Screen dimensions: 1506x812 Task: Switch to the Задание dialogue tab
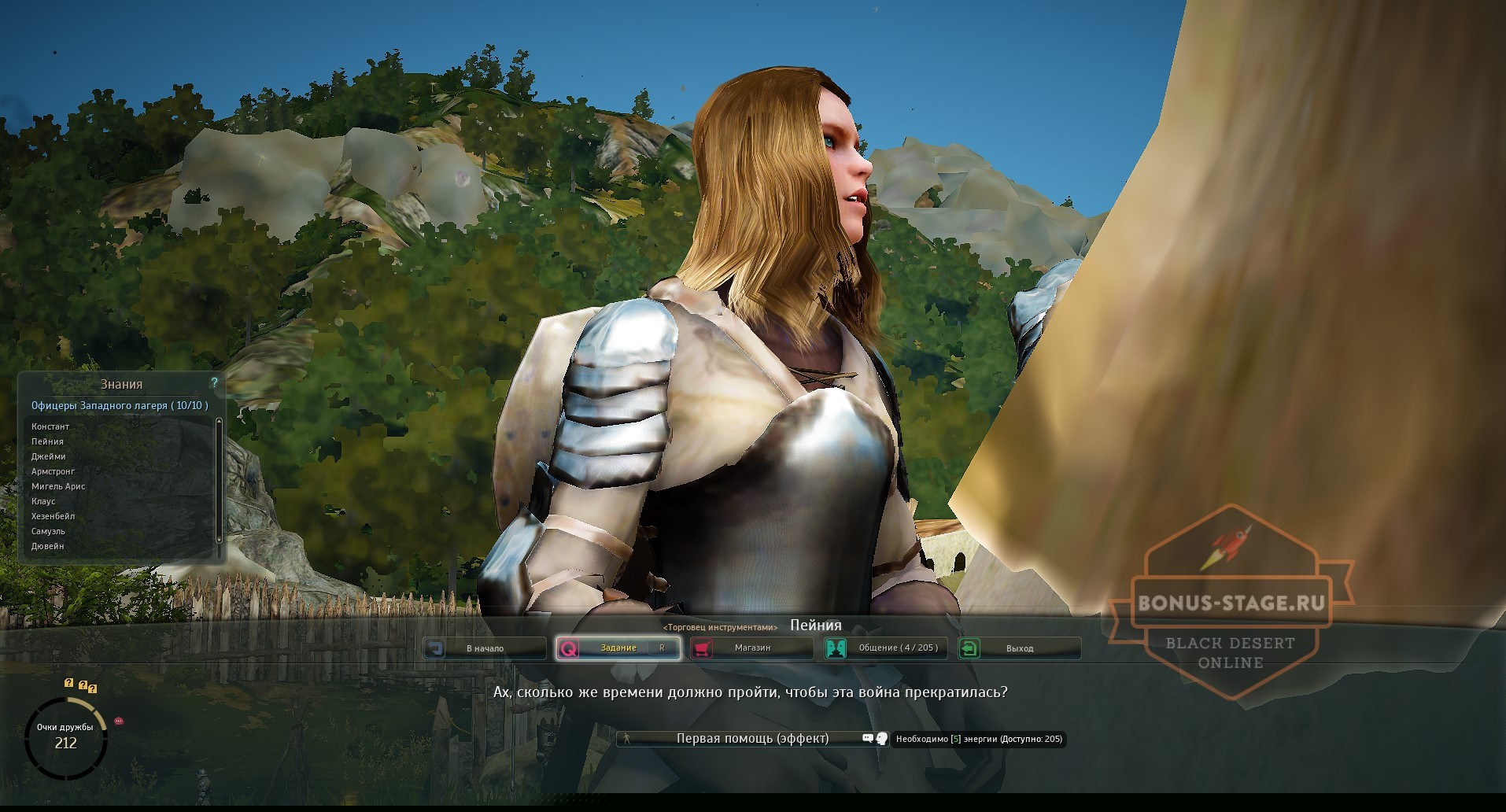[x=618, y=648]
